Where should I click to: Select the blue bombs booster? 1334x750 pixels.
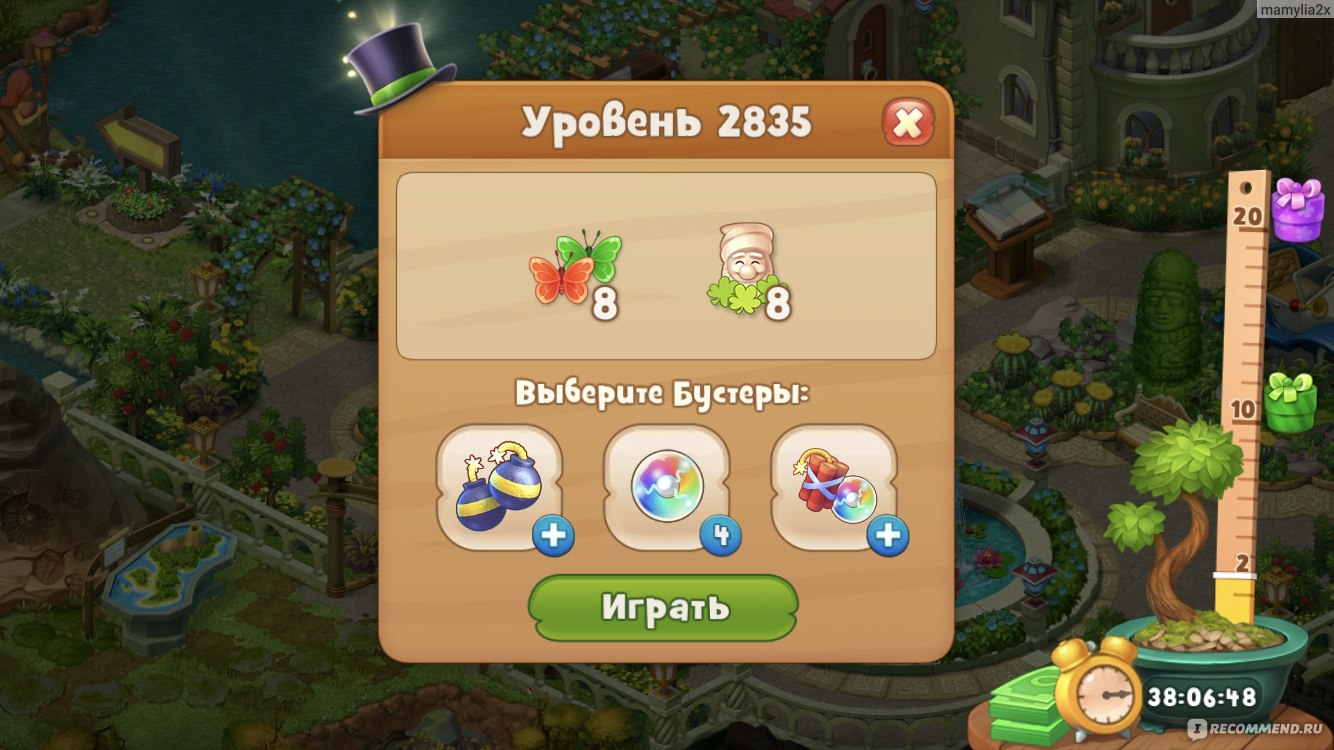[499, 489]
